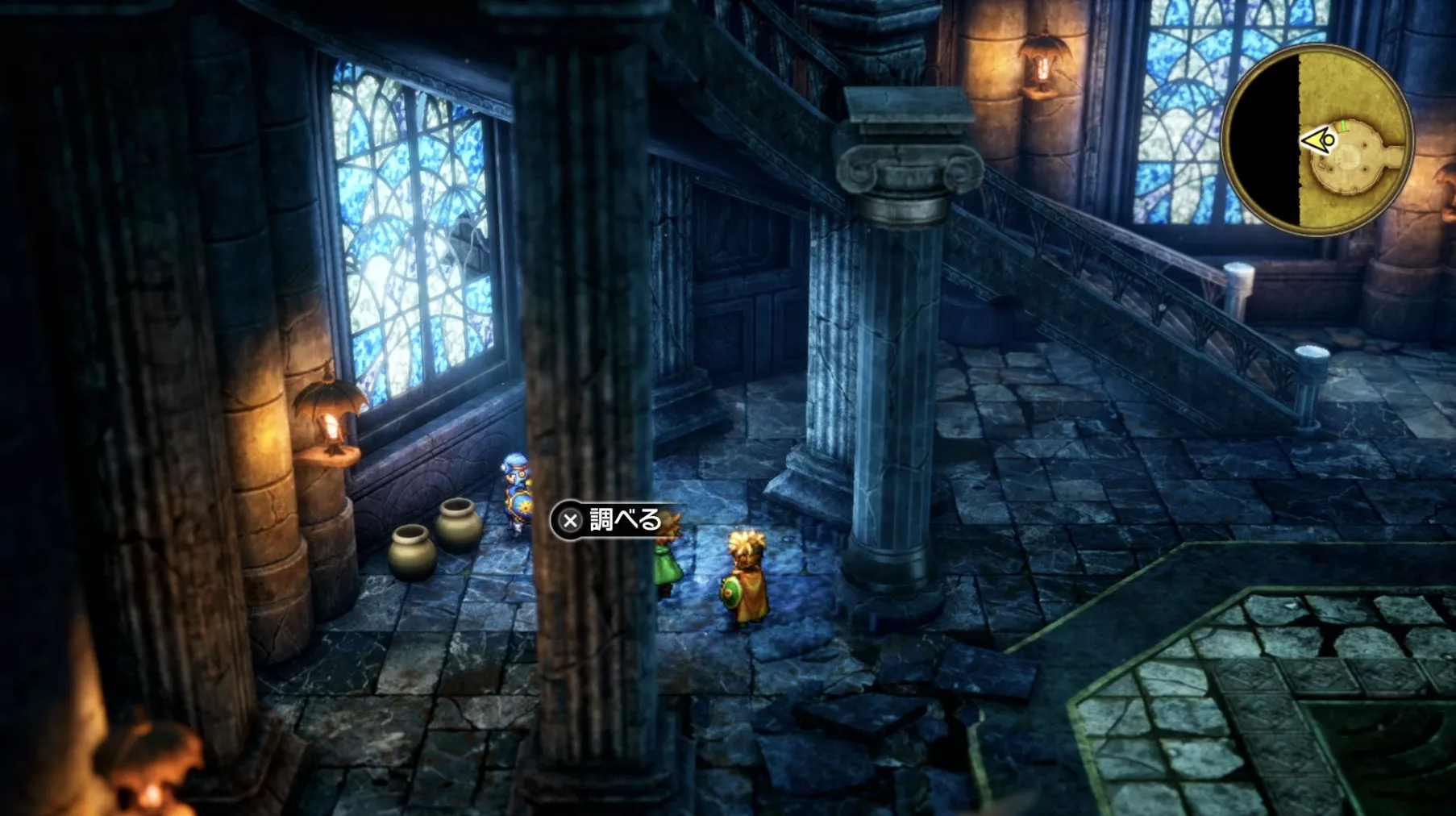Screen dimensions: 1456x816
Task: Open the circular minimap
Action: pos(1316,140)
